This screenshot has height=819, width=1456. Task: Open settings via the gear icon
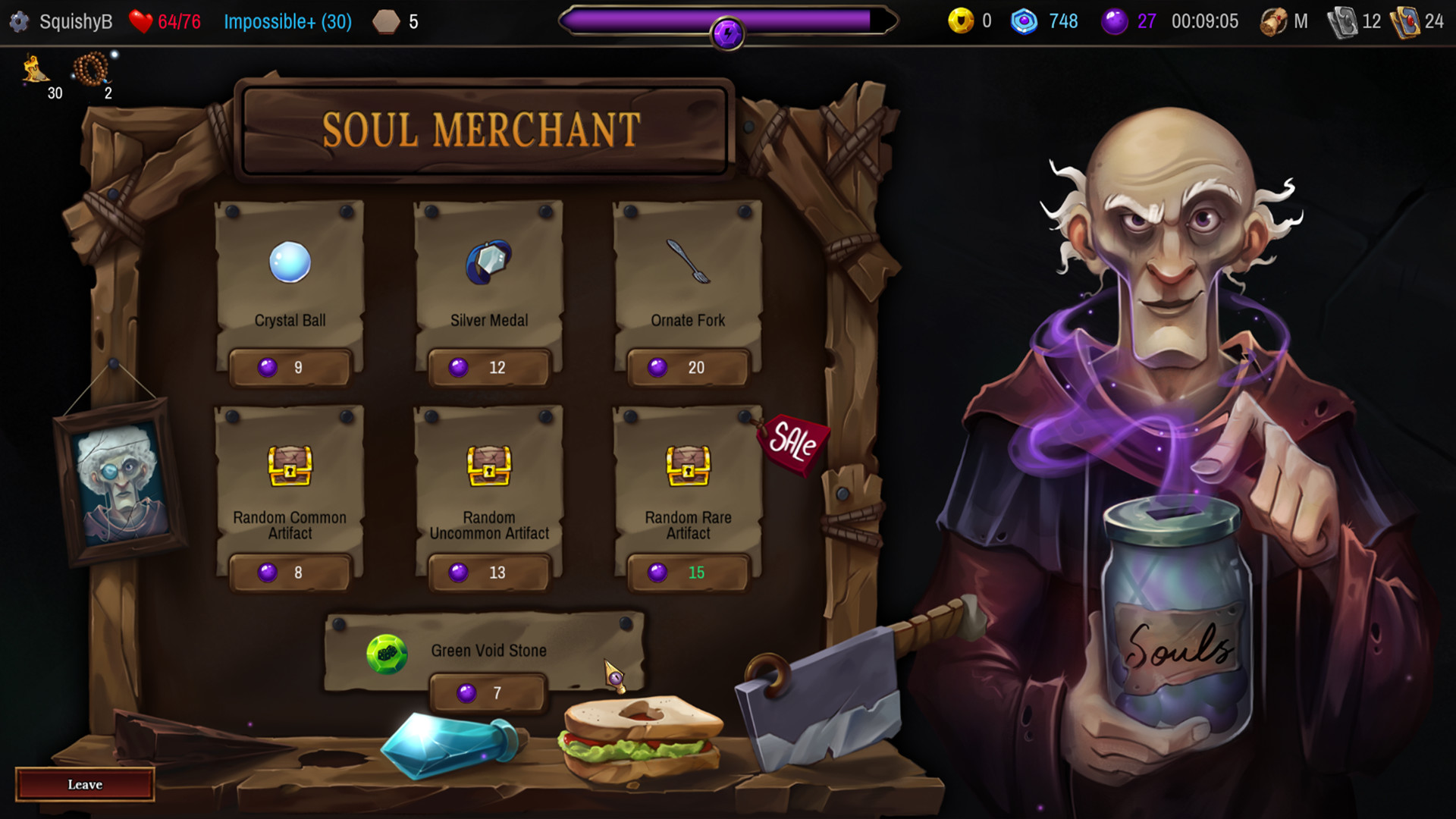[x=20, y=21]
